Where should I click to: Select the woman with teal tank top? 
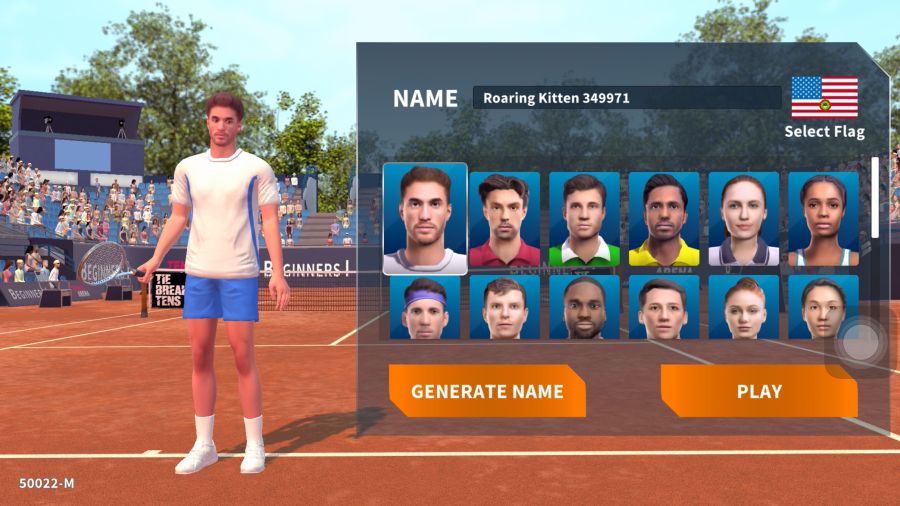(x=823, y=219)
